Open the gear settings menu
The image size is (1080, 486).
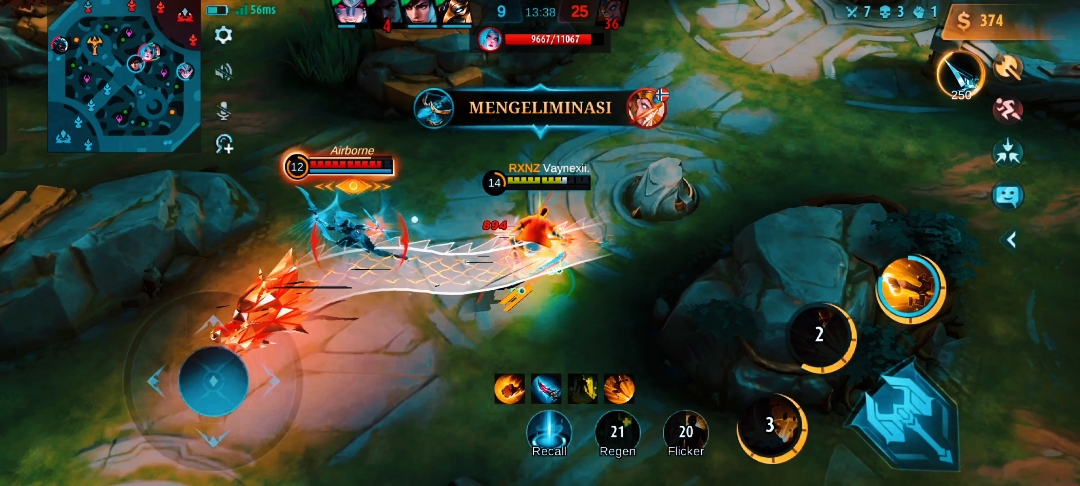point(223,35)
